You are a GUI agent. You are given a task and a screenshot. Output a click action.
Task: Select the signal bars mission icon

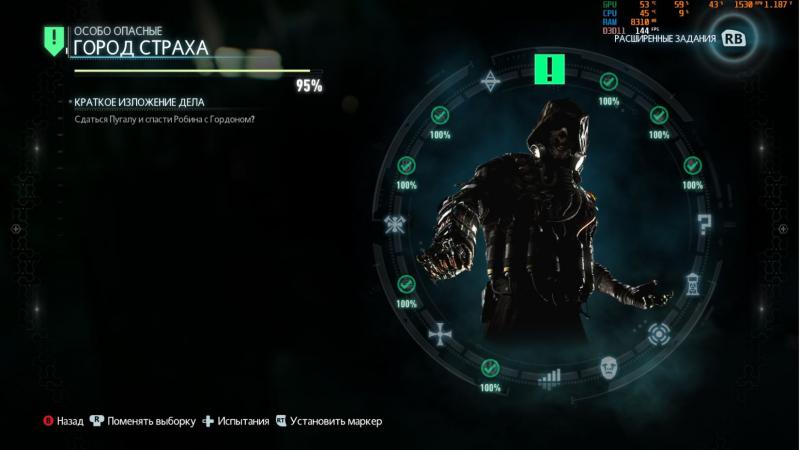tap(549, 378)
